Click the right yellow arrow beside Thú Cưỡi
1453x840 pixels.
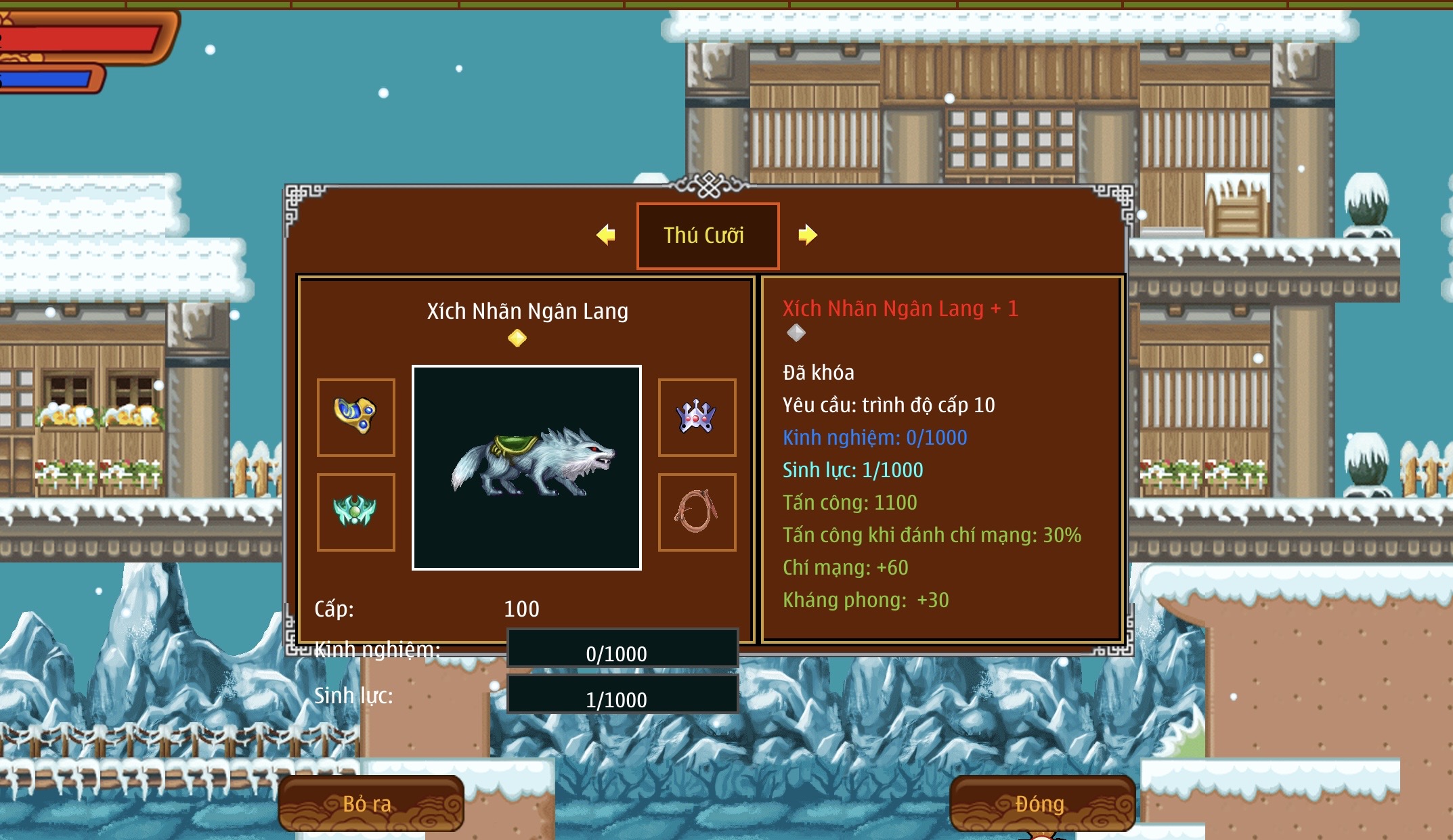(x=807, y=235)
